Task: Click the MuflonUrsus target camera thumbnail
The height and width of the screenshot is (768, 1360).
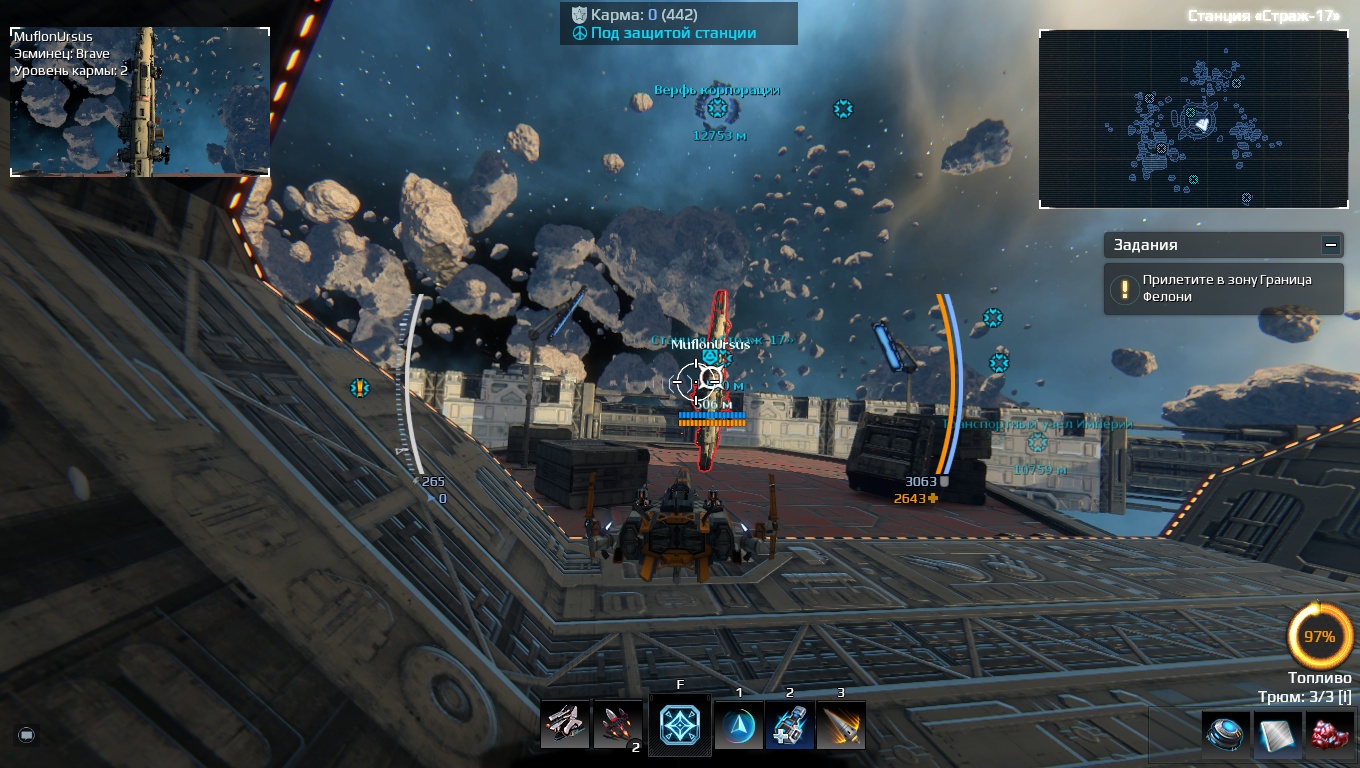Action: 140,102
